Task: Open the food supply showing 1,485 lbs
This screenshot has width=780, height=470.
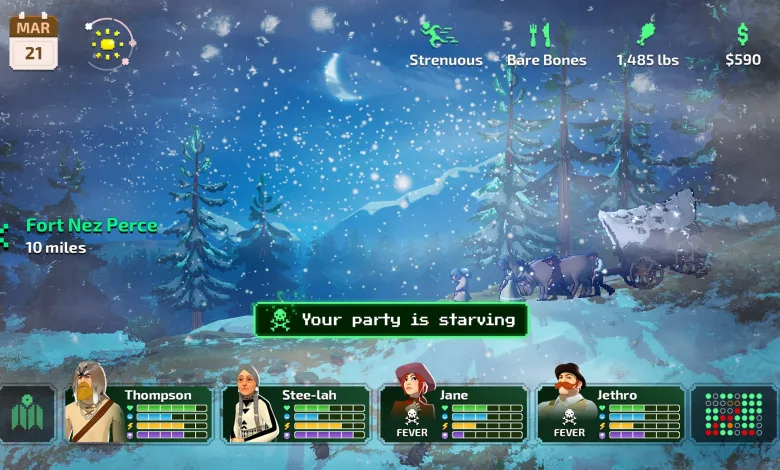Action: click(x=647, y=44)
